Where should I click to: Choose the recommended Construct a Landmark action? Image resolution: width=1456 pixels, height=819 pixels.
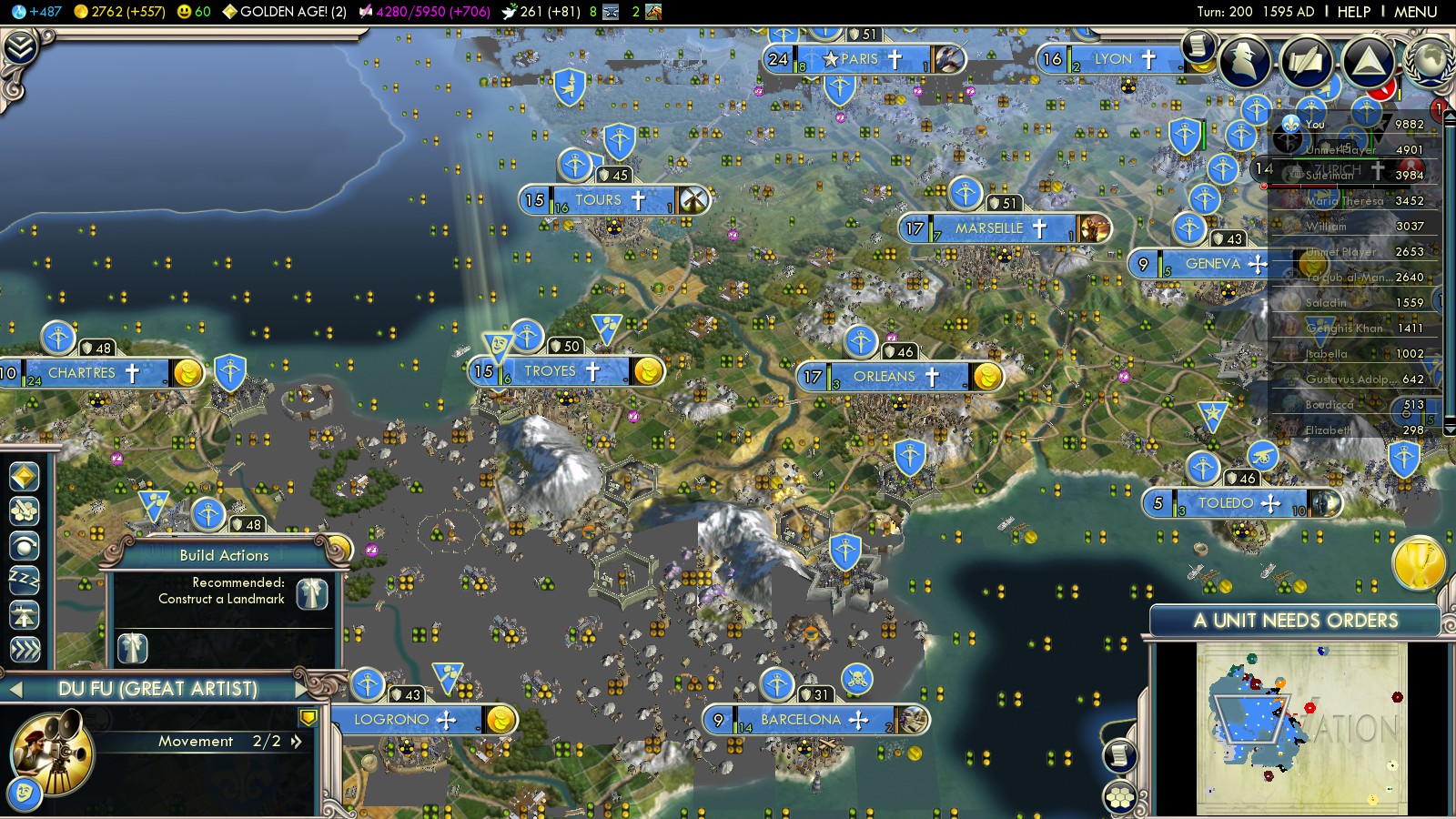pyautogui.click(x=312, y=592)
